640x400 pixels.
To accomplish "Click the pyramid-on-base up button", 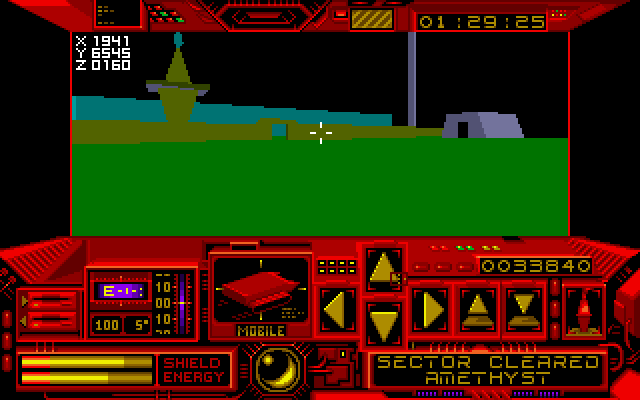I will tap(478, 309).
